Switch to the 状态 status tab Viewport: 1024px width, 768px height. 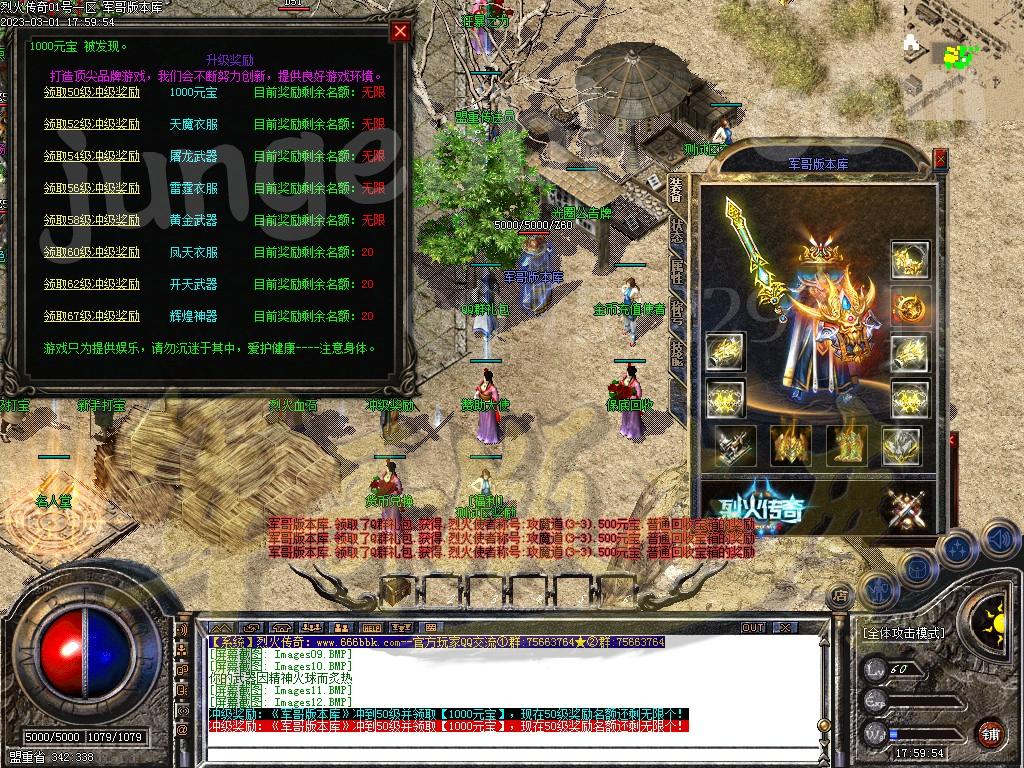(x=678, y=231)
